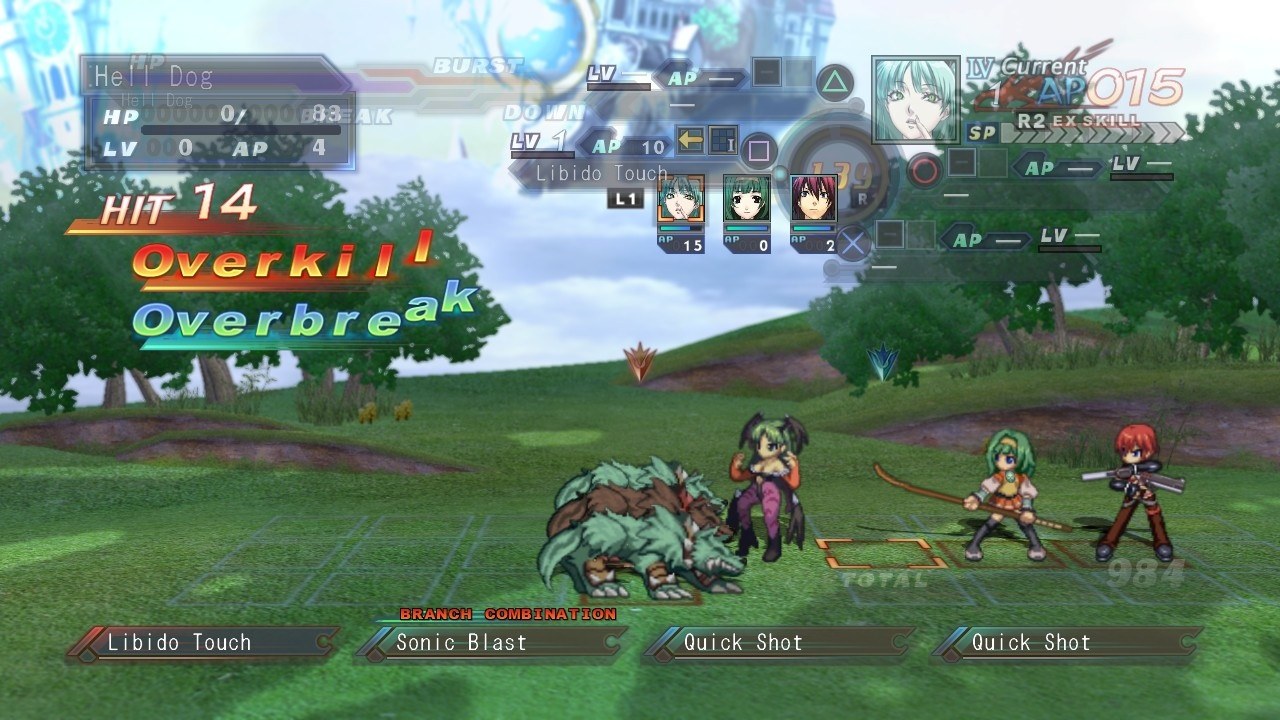Click the BRANCH COMBINATION label
1280x720 pixels.
pyautogui.click(x=508, y=615)
